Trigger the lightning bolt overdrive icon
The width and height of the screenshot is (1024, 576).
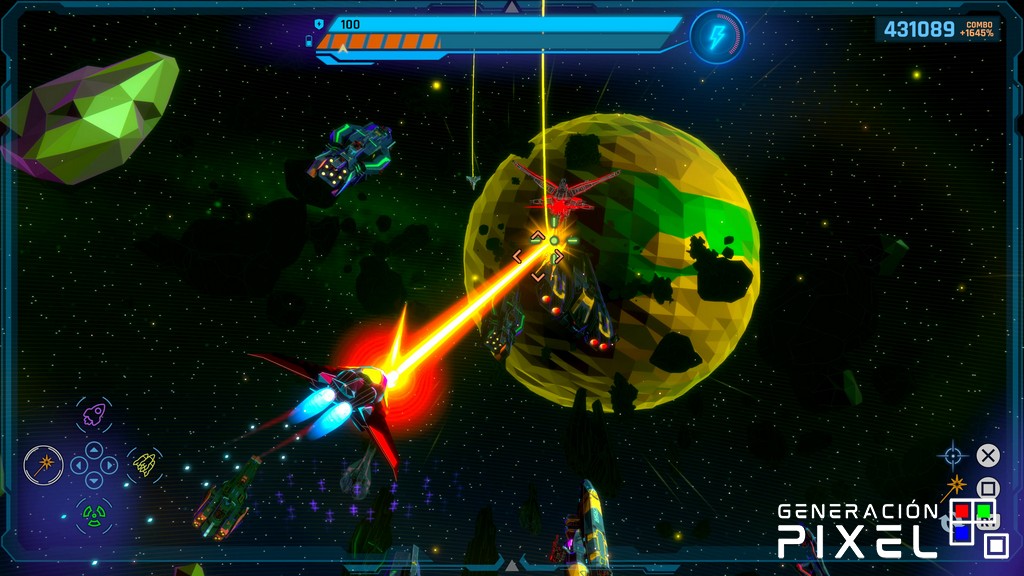coord(717,37)
